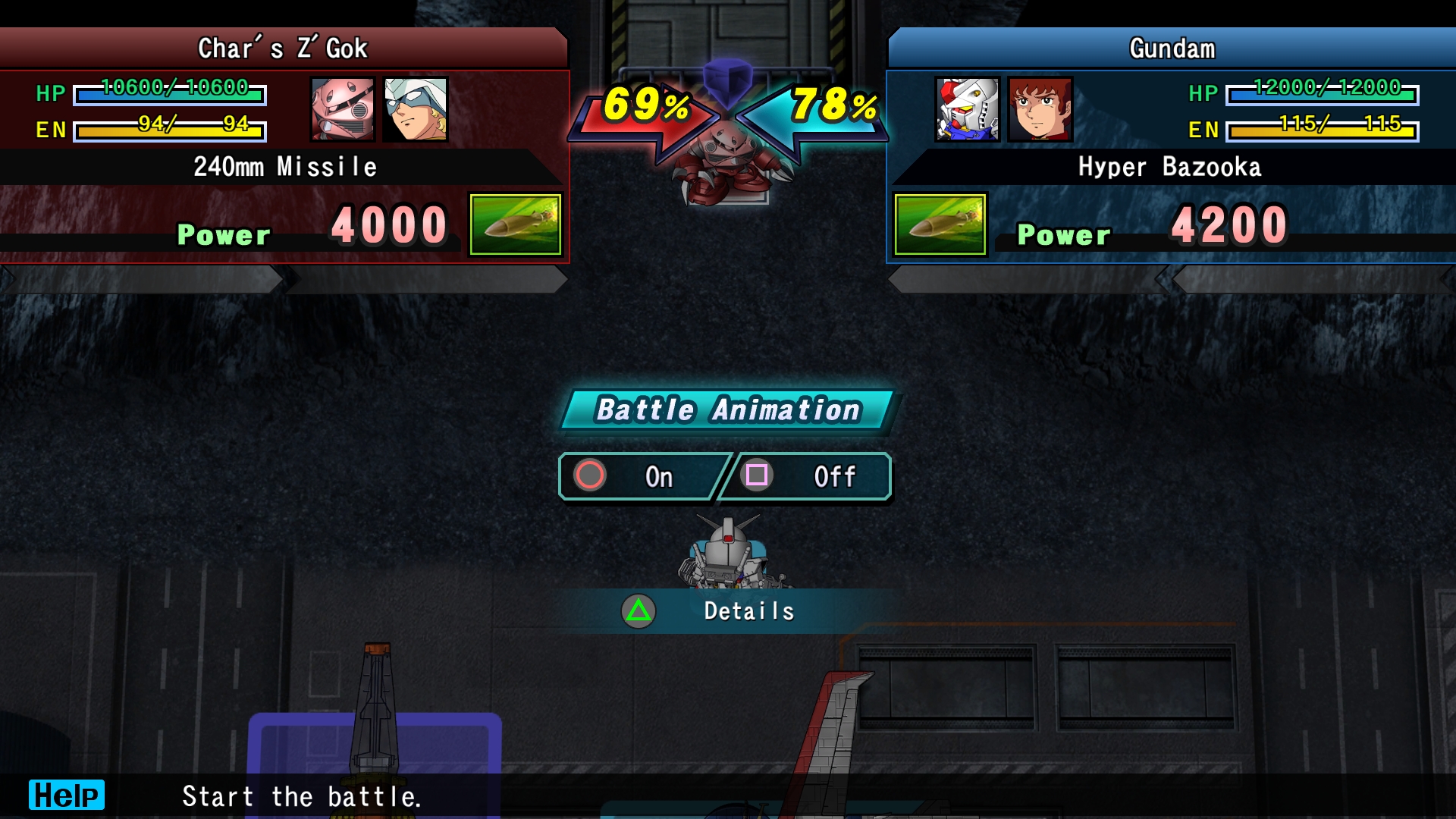Screen dimensions: 1456x819
Task: Click the Gundam unit portrait
Action: coord(968,109)
